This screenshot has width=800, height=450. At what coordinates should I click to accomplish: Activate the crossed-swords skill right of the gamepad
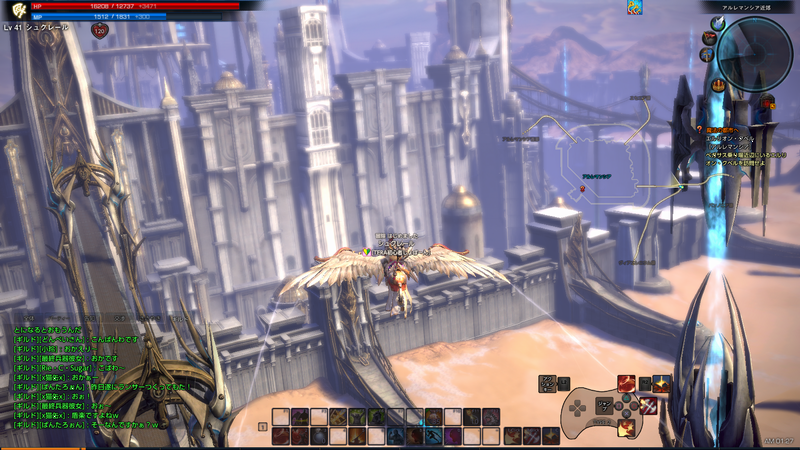tap(647, 405)
